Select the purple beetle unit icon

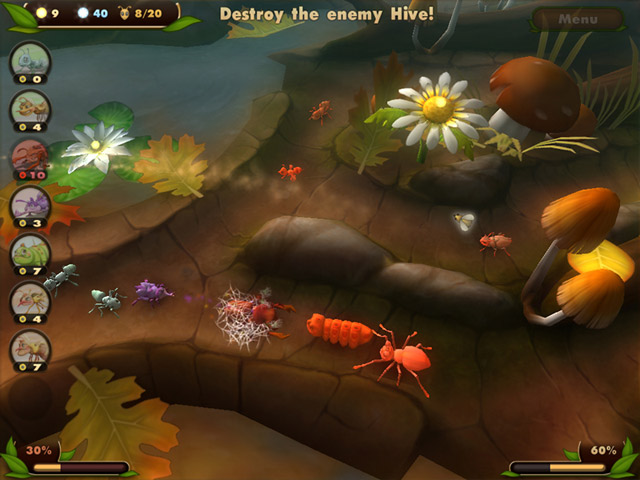(29, 205)
